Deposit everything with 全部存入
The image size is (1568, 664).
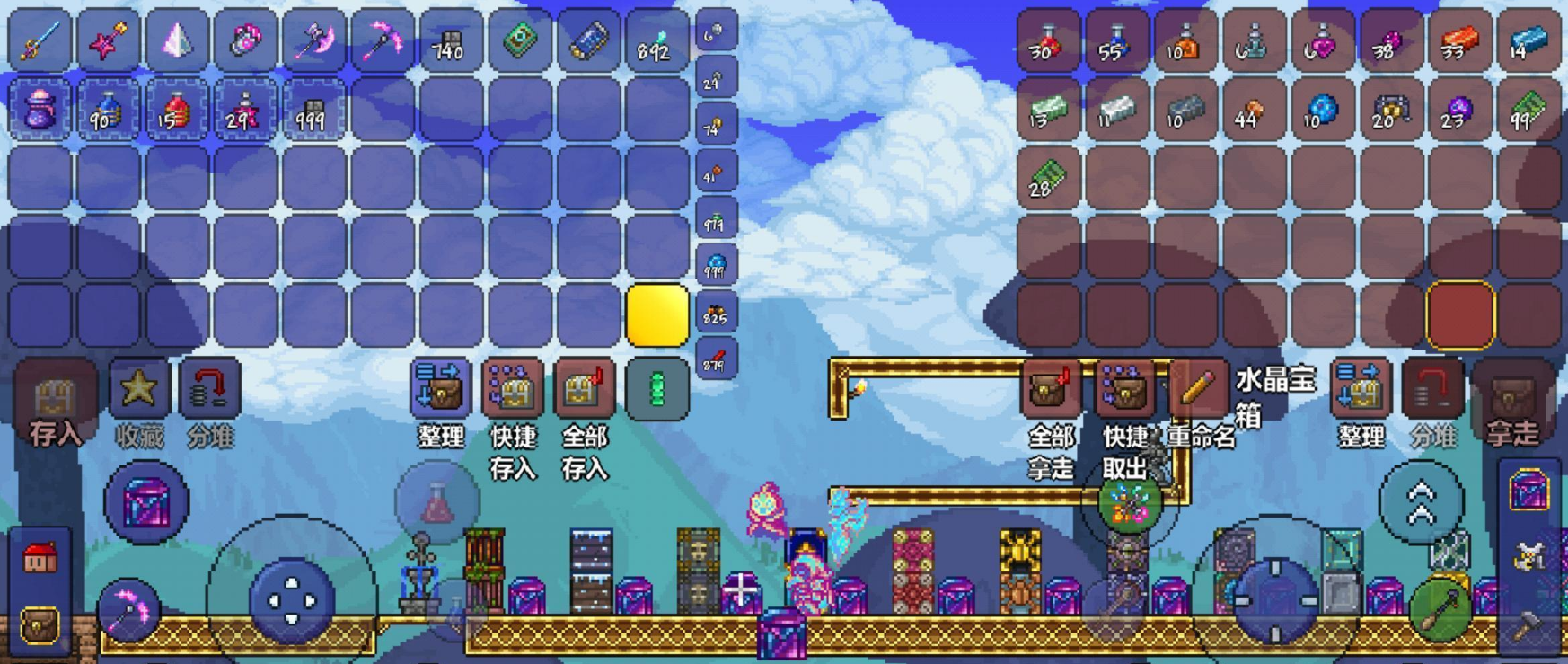pyautogui.click(x=585, y=390)
